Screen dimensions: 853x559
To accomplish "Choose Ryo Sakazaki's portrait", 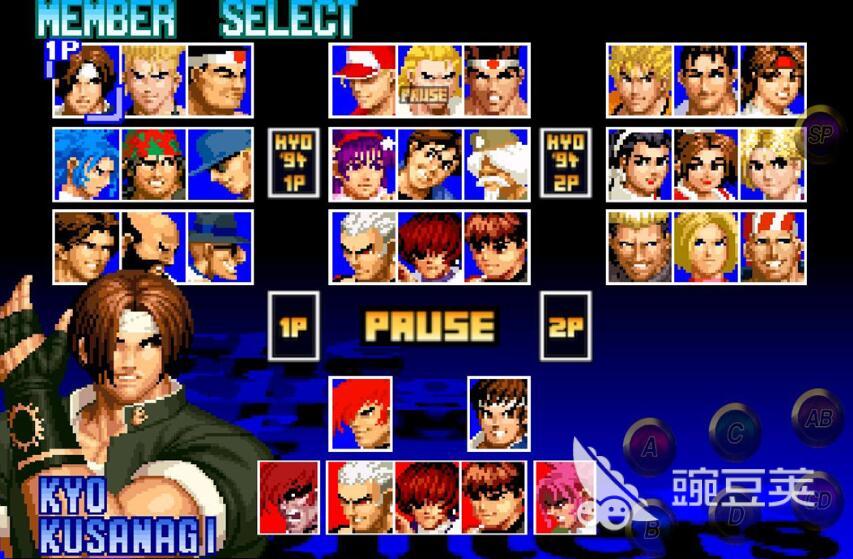I will click(641, 79).
